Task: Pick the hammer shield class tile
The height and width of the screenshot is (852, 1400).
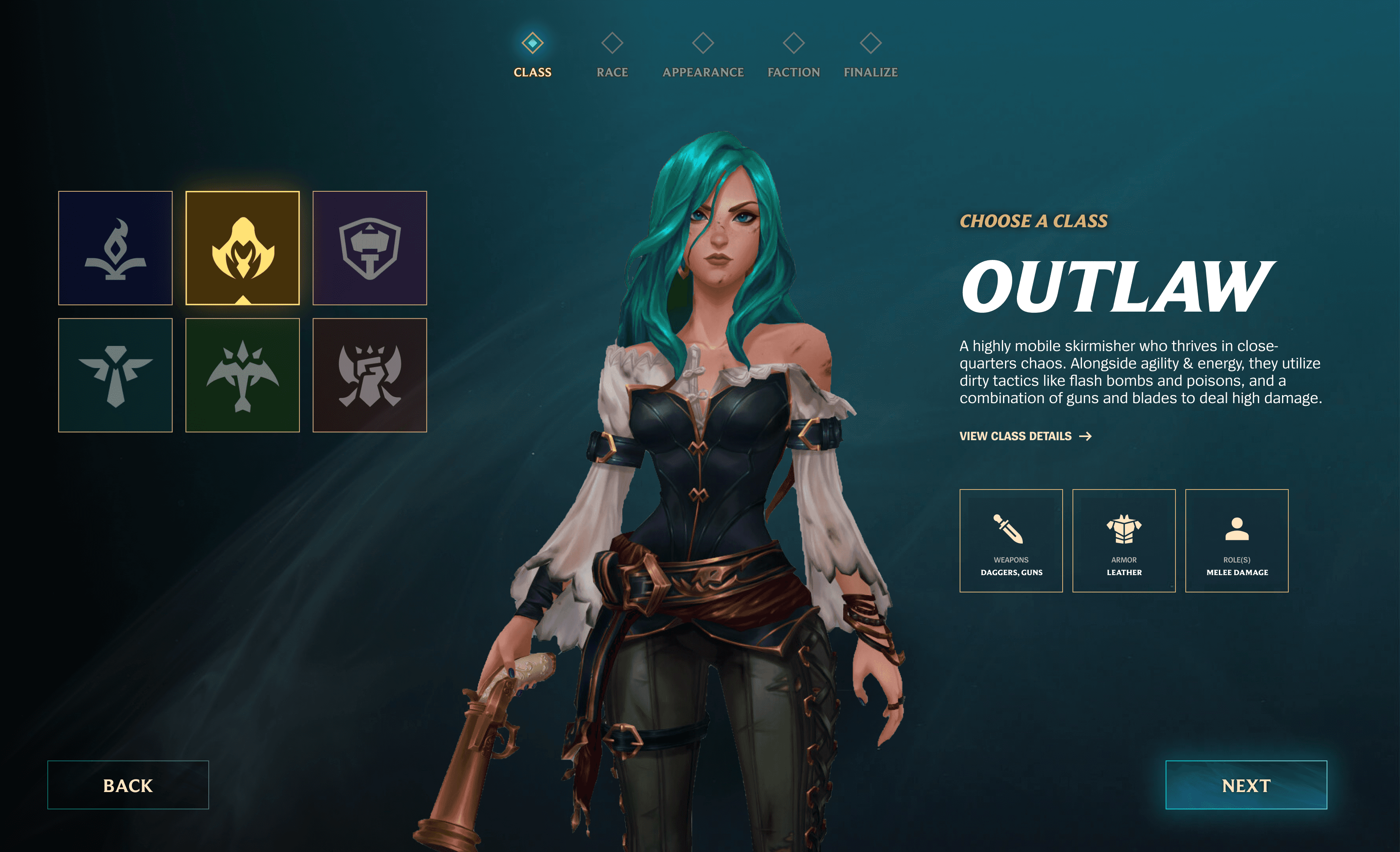Action: tap(370, 248)
